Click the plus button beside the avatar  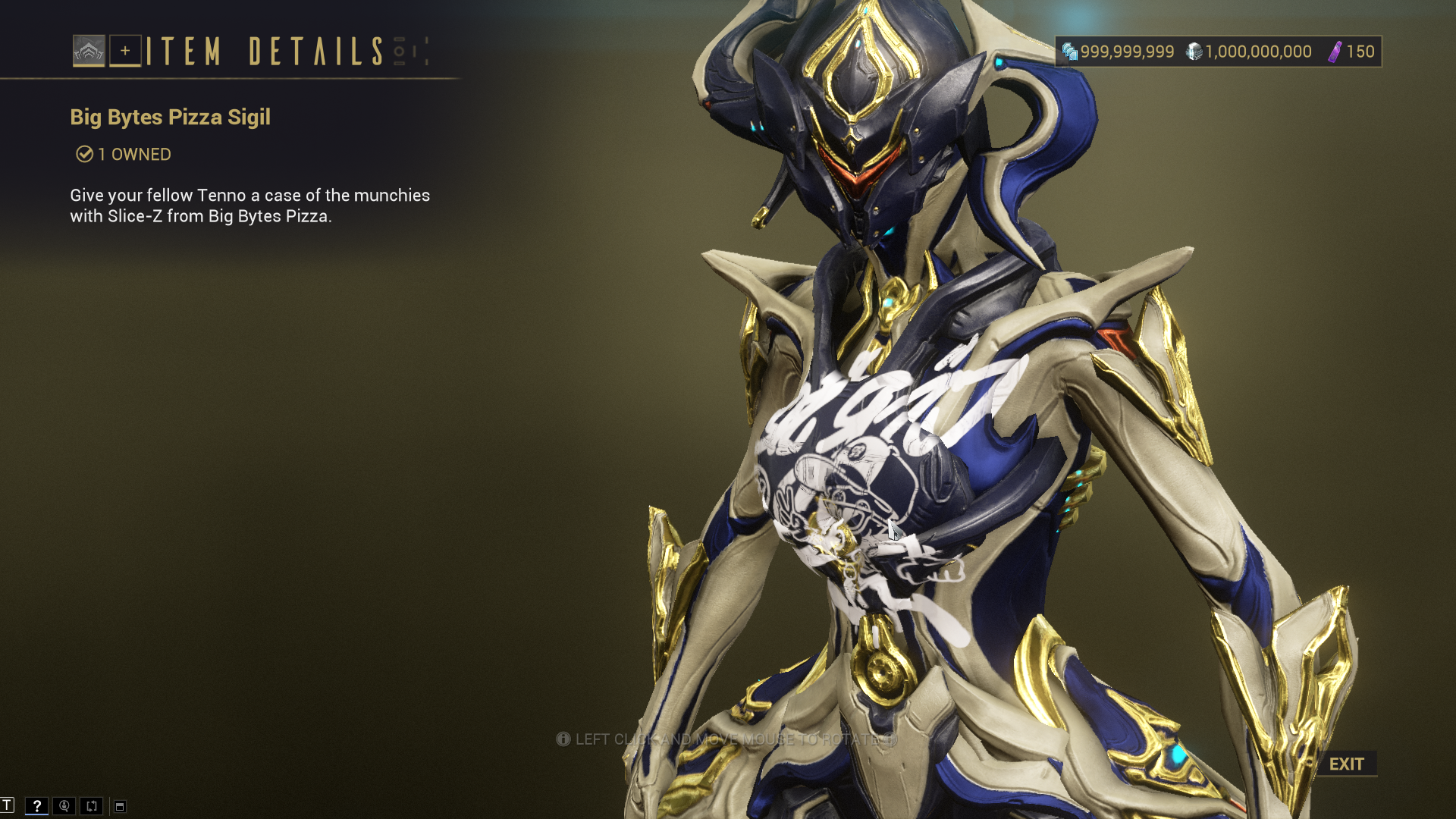(x=125, y=51)
